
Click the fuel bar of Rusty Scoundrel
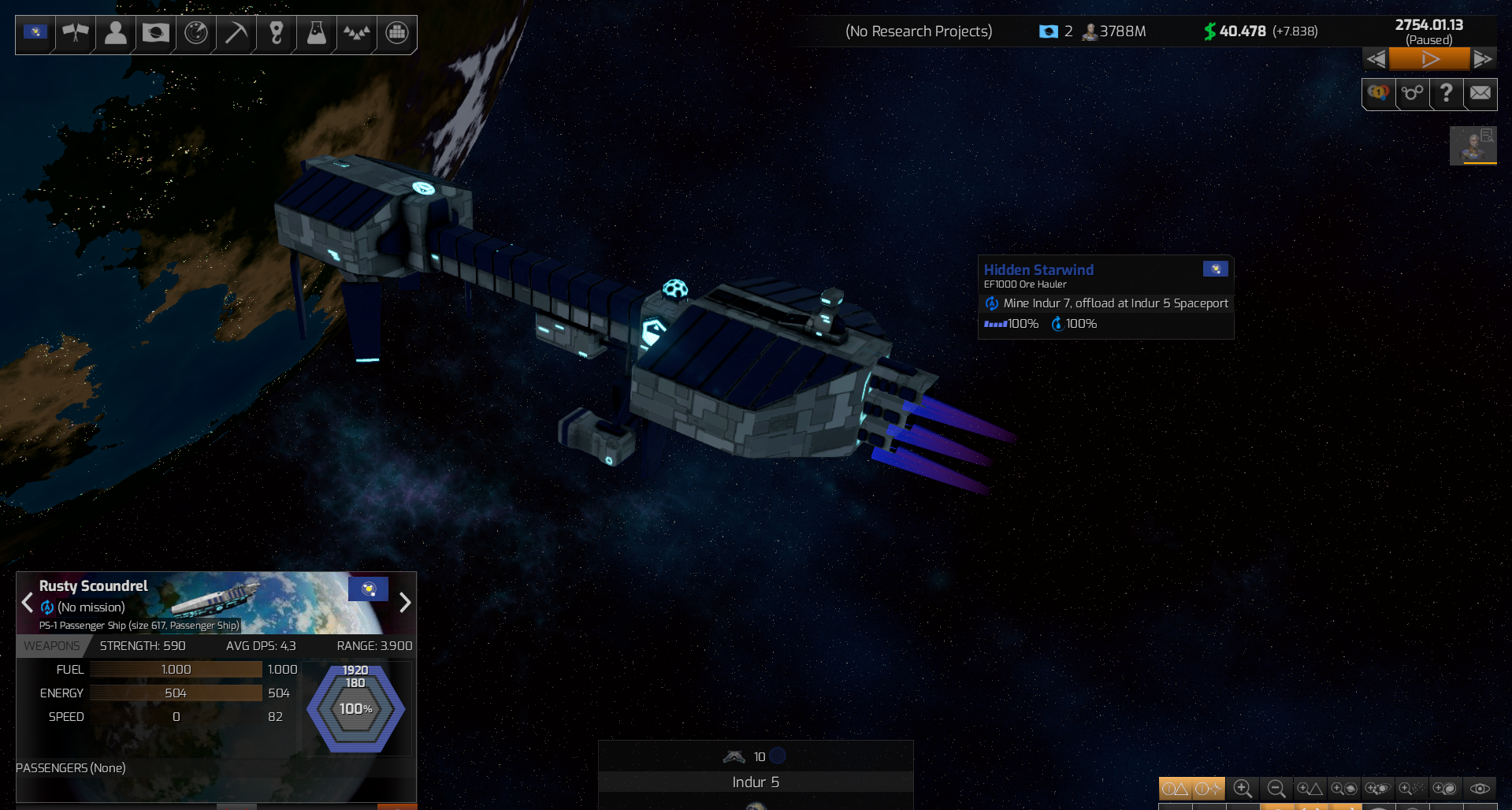coord(175,669)
